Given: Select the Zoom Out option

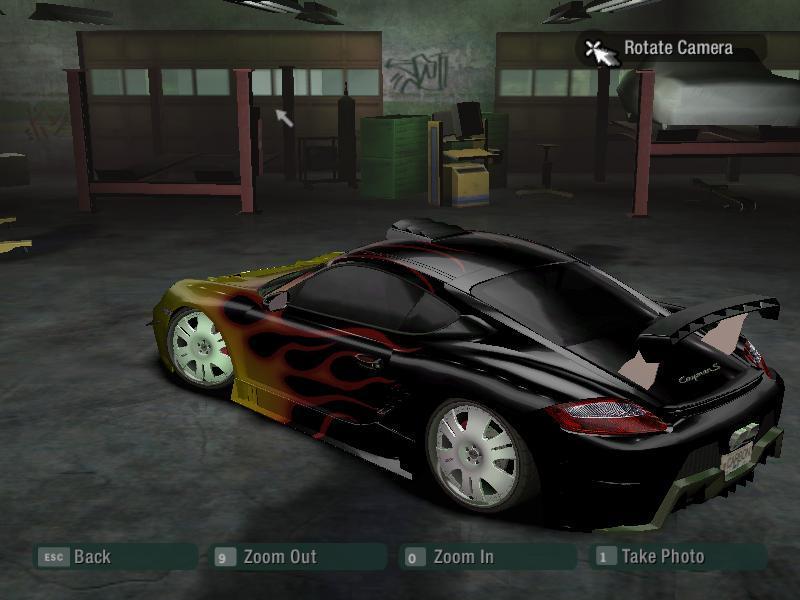Looking at the screenshot, I should click(x=279, y=557).
